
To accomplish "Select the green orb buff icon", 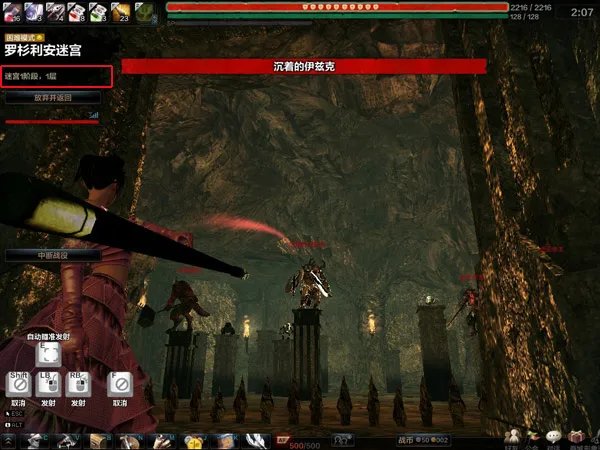I will 144,12.
